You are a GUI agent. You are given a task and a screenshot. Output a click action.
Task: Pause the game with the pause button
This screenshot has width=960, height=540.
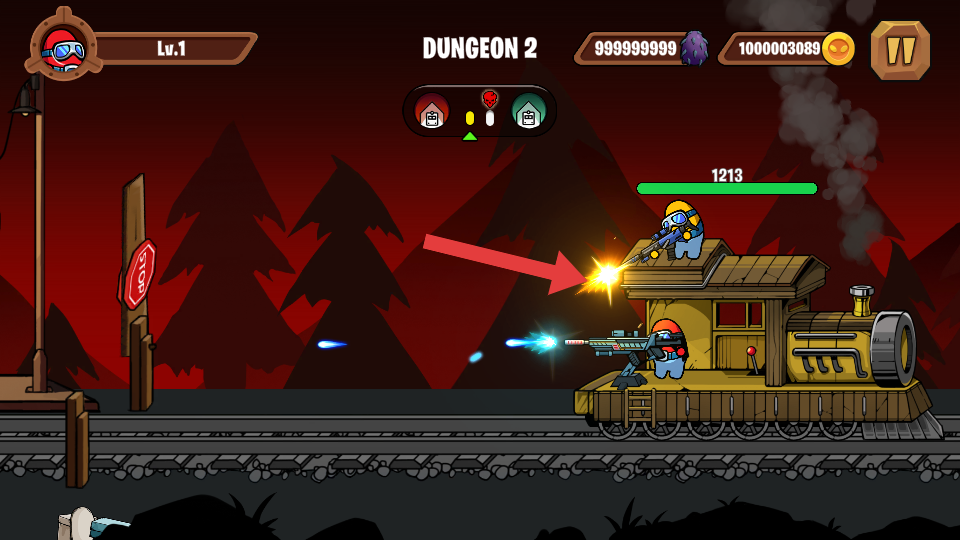tap(900, 50)
